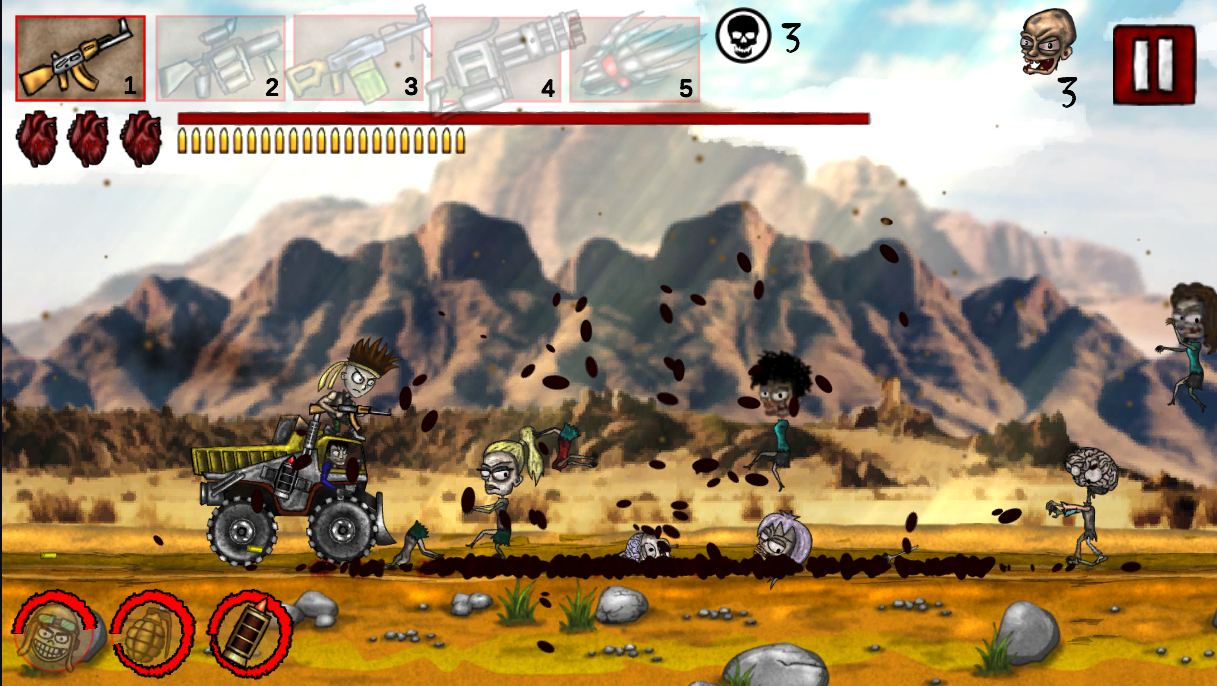Select the AK-47 rifle in slot 1
The image size is (1217, 686).
[80, 58]
